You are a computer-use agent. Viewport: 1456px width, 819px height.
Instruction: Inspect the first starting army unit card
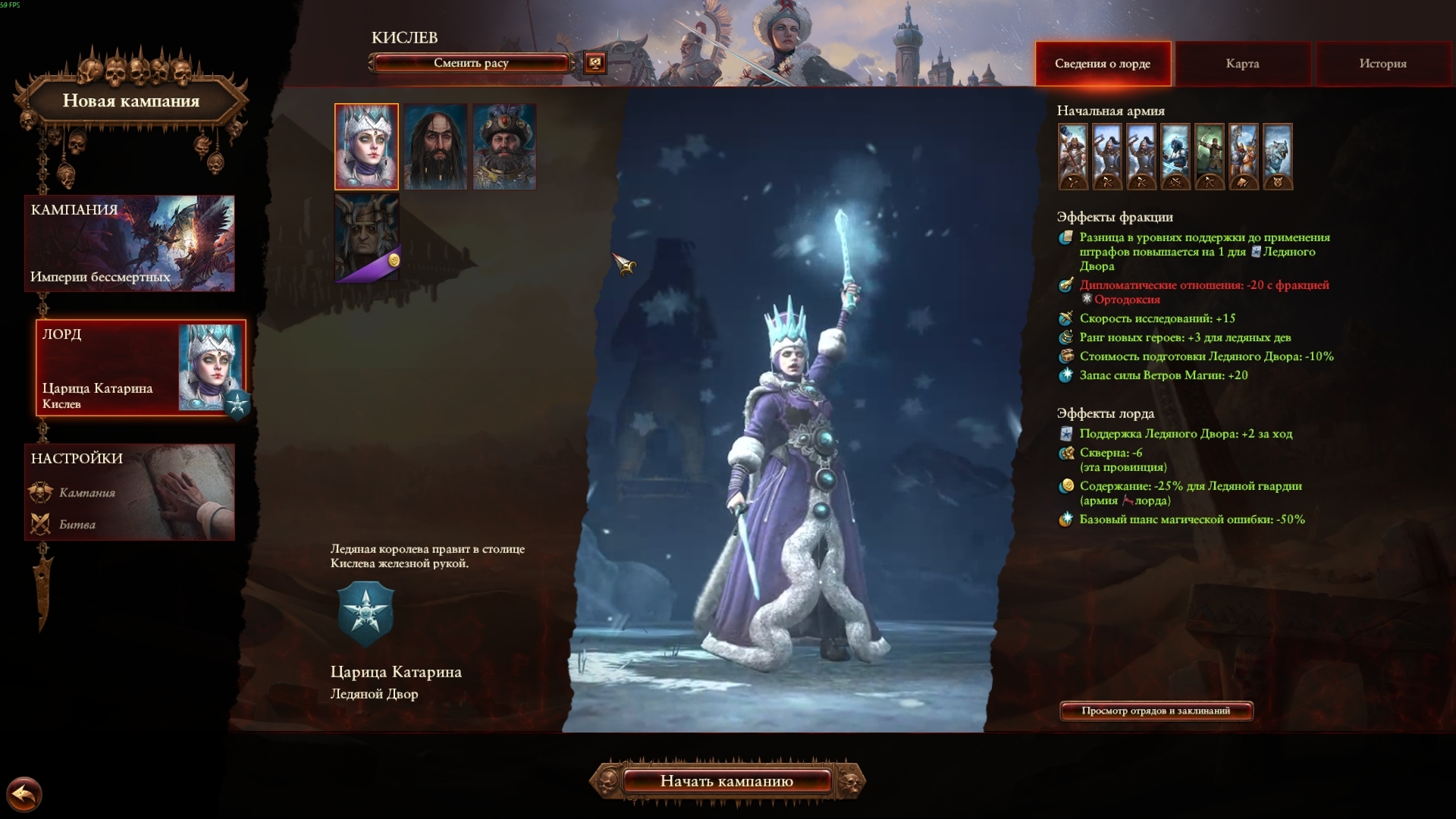click(1073, 155)
